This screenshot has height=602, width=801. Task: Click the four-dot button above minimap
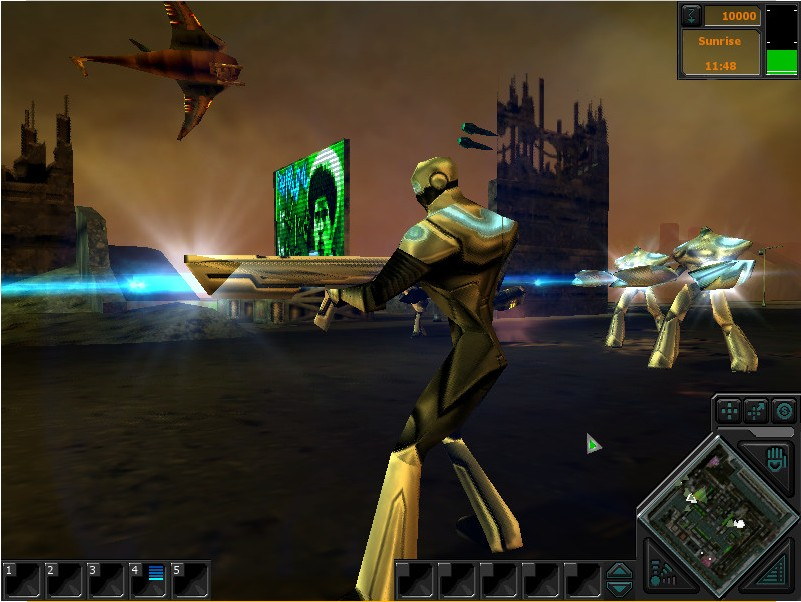point(730,411)
